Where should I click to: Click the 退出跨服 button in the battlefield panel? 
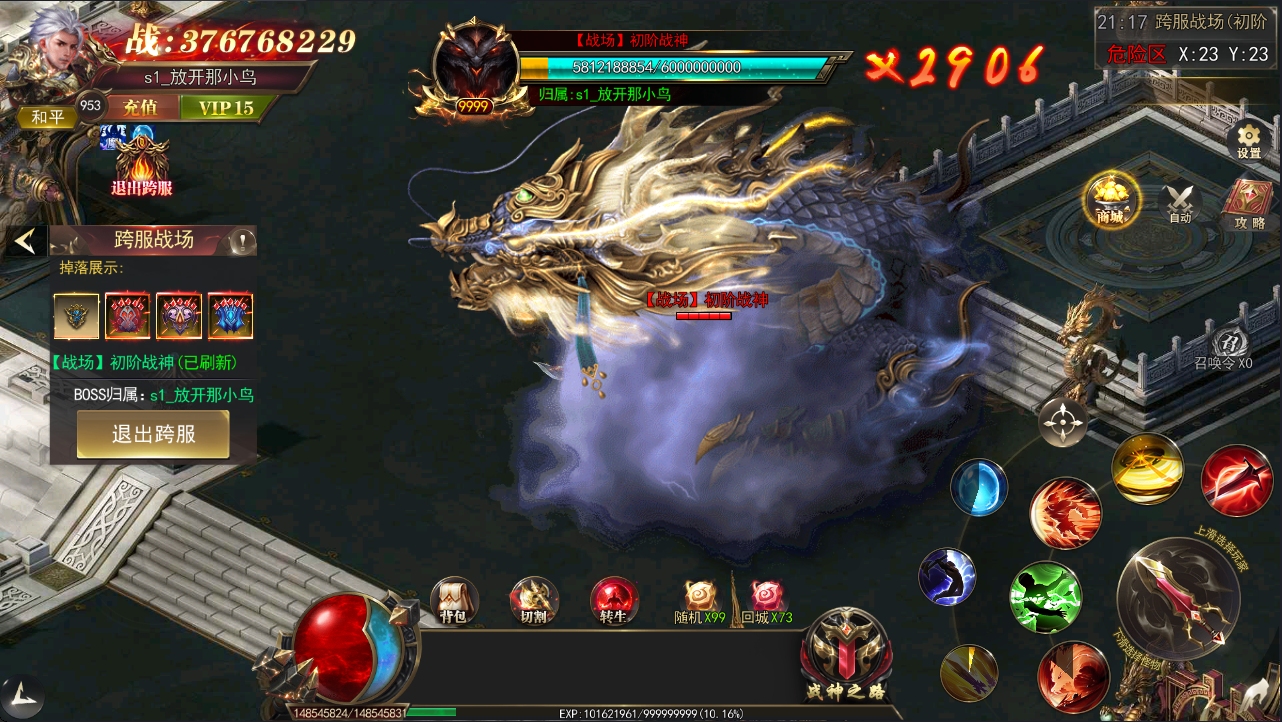tap(153, 434)
